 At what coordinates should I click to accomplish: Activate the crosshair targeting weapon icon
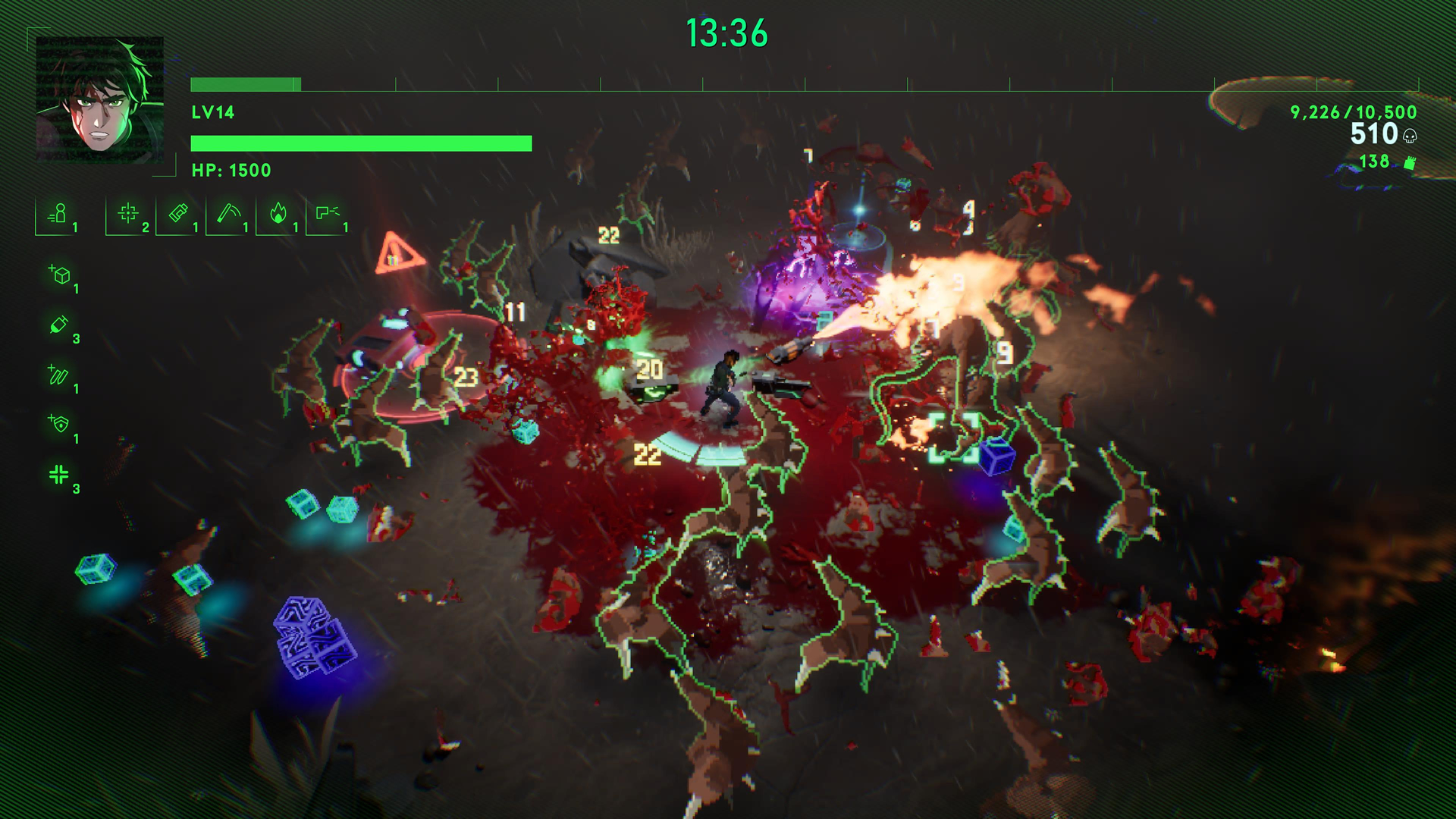(128, 215)
